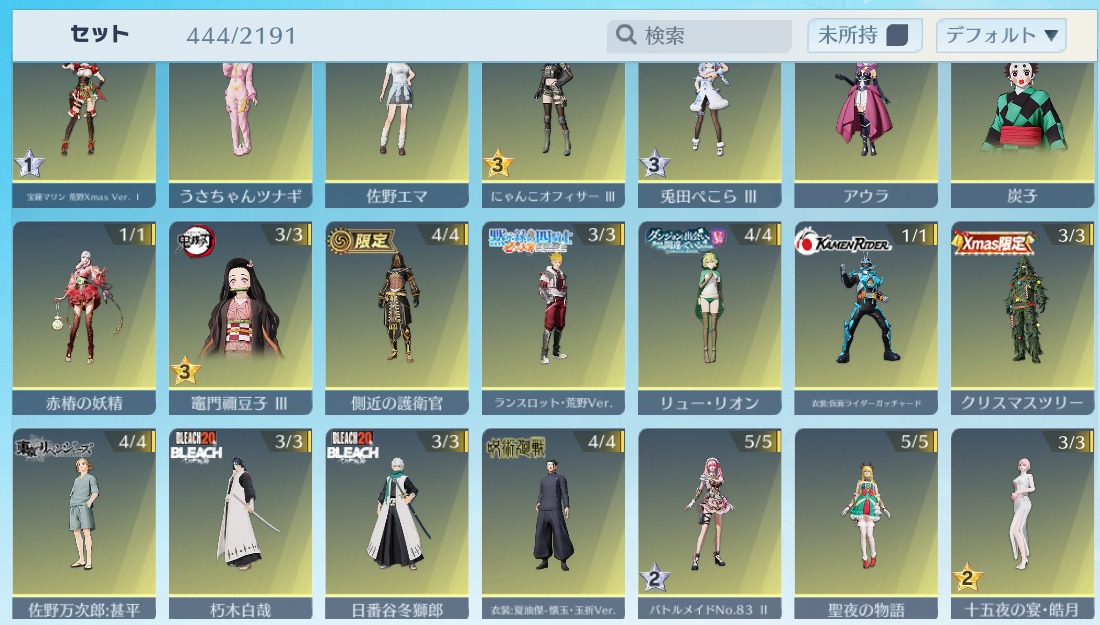The height and width of the screenshot is (625, 1100).
Task: Open the 佐野万次郎:甚平 costume set
Action: coord(84,522)
